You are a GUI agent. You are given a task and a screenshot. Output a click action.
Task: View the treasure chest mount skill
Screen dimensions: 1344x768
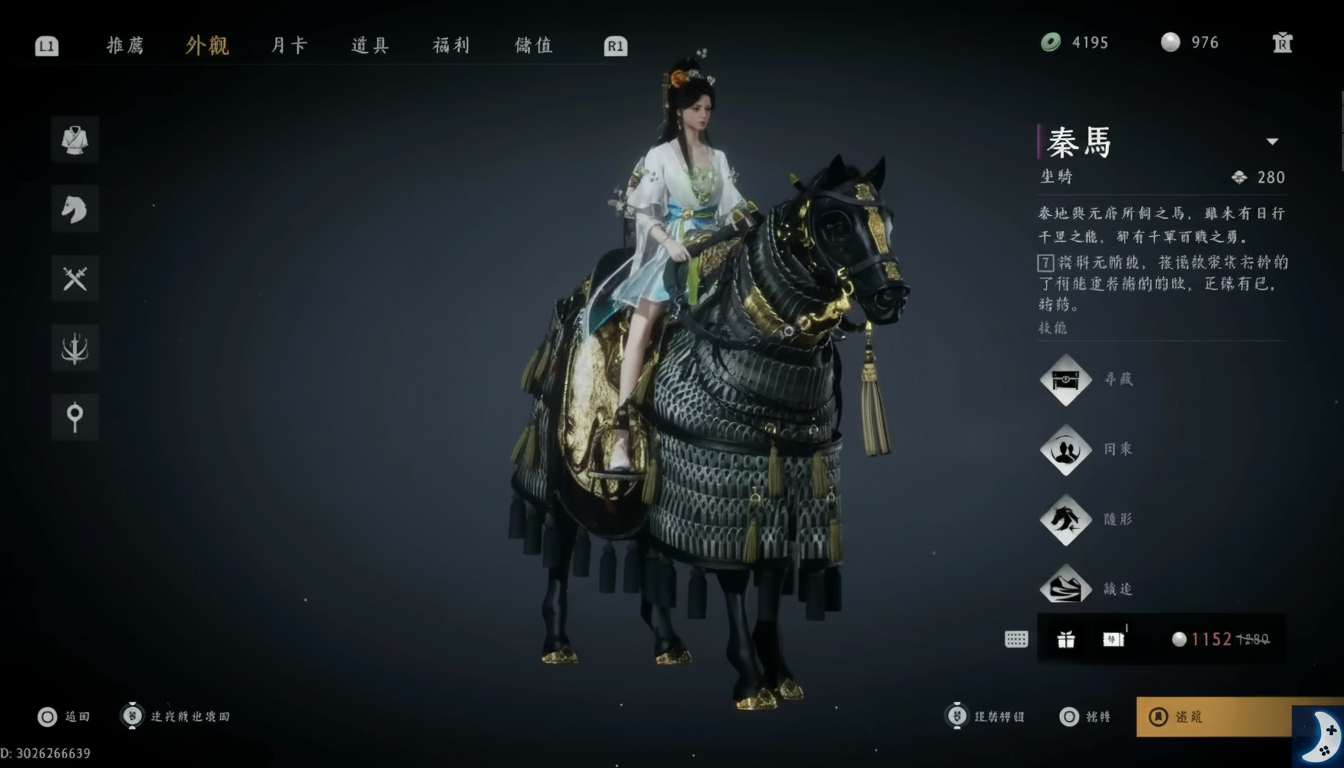1065,380
